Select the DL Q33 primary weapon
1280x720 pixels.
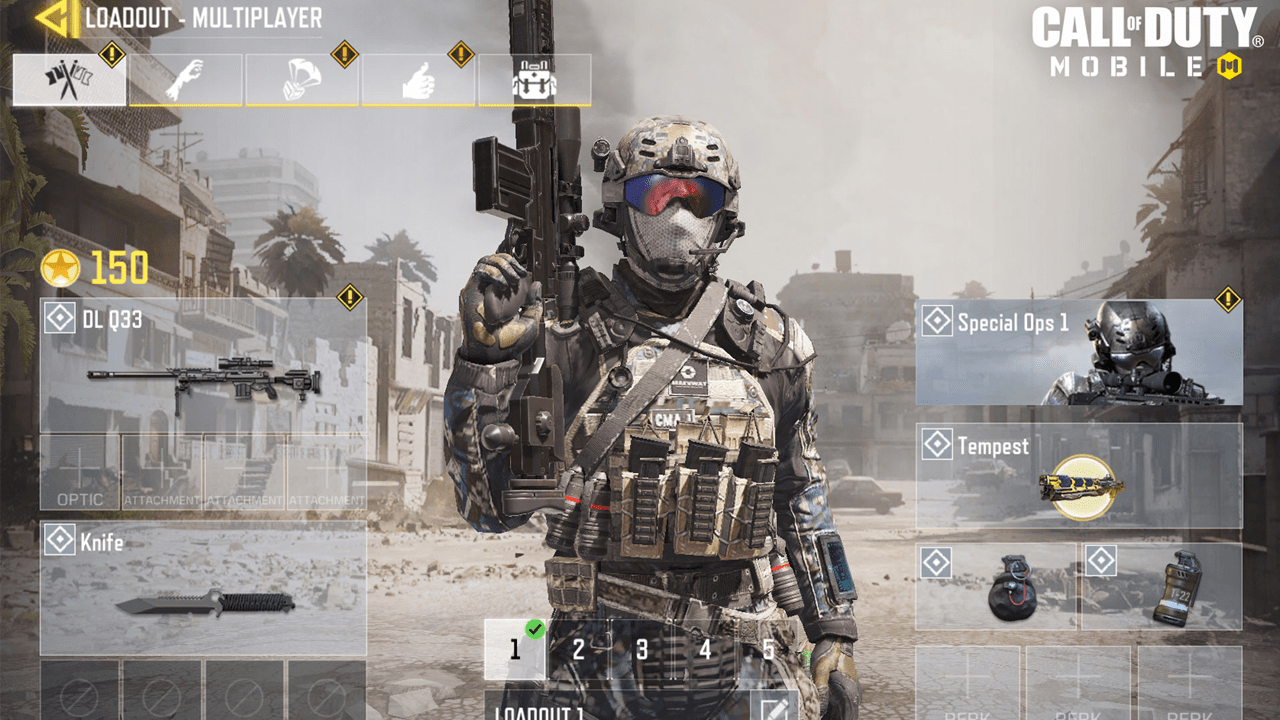point(203,365)
